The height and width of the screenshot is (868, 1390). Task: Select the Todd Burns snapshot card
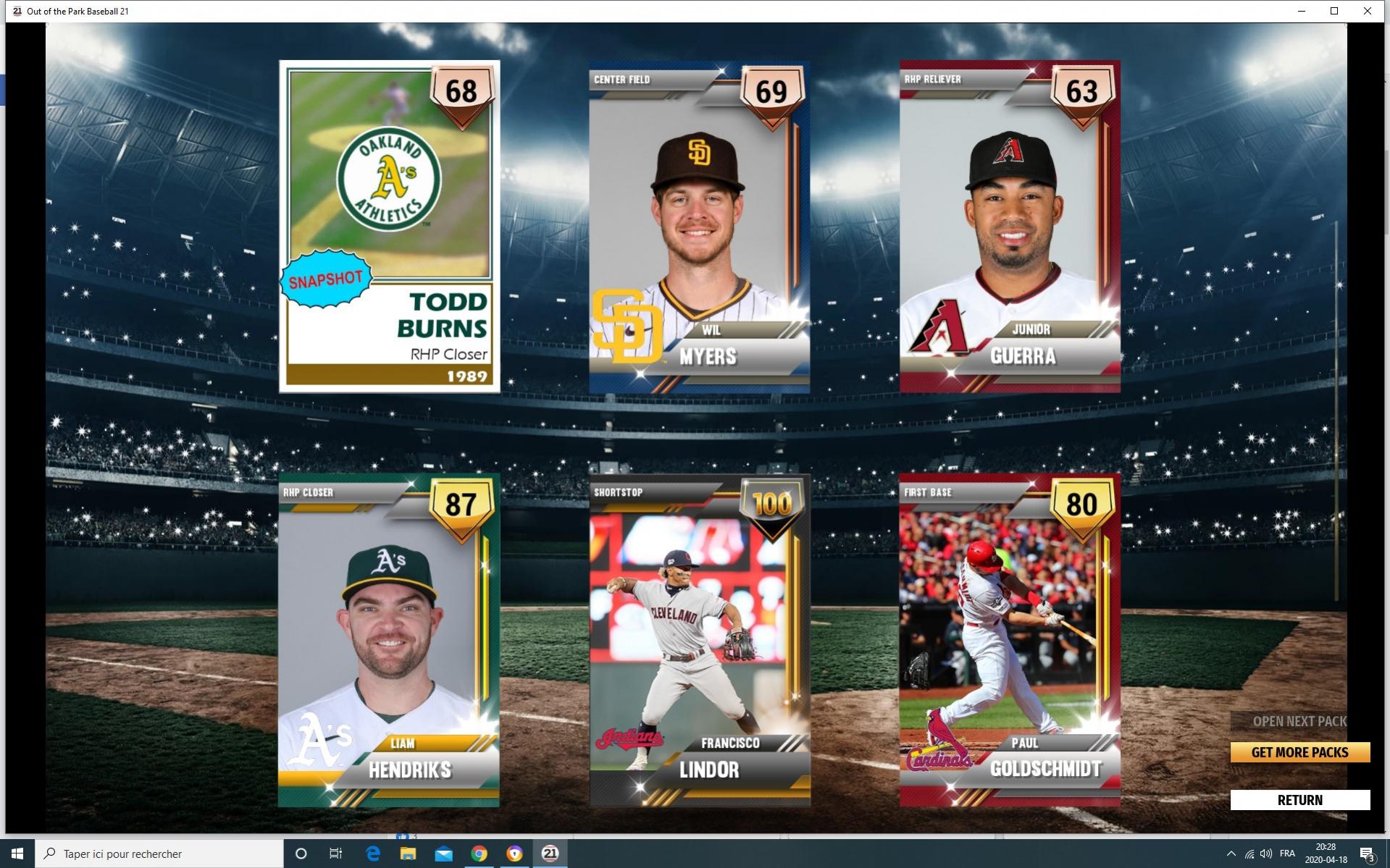(389, 226)
